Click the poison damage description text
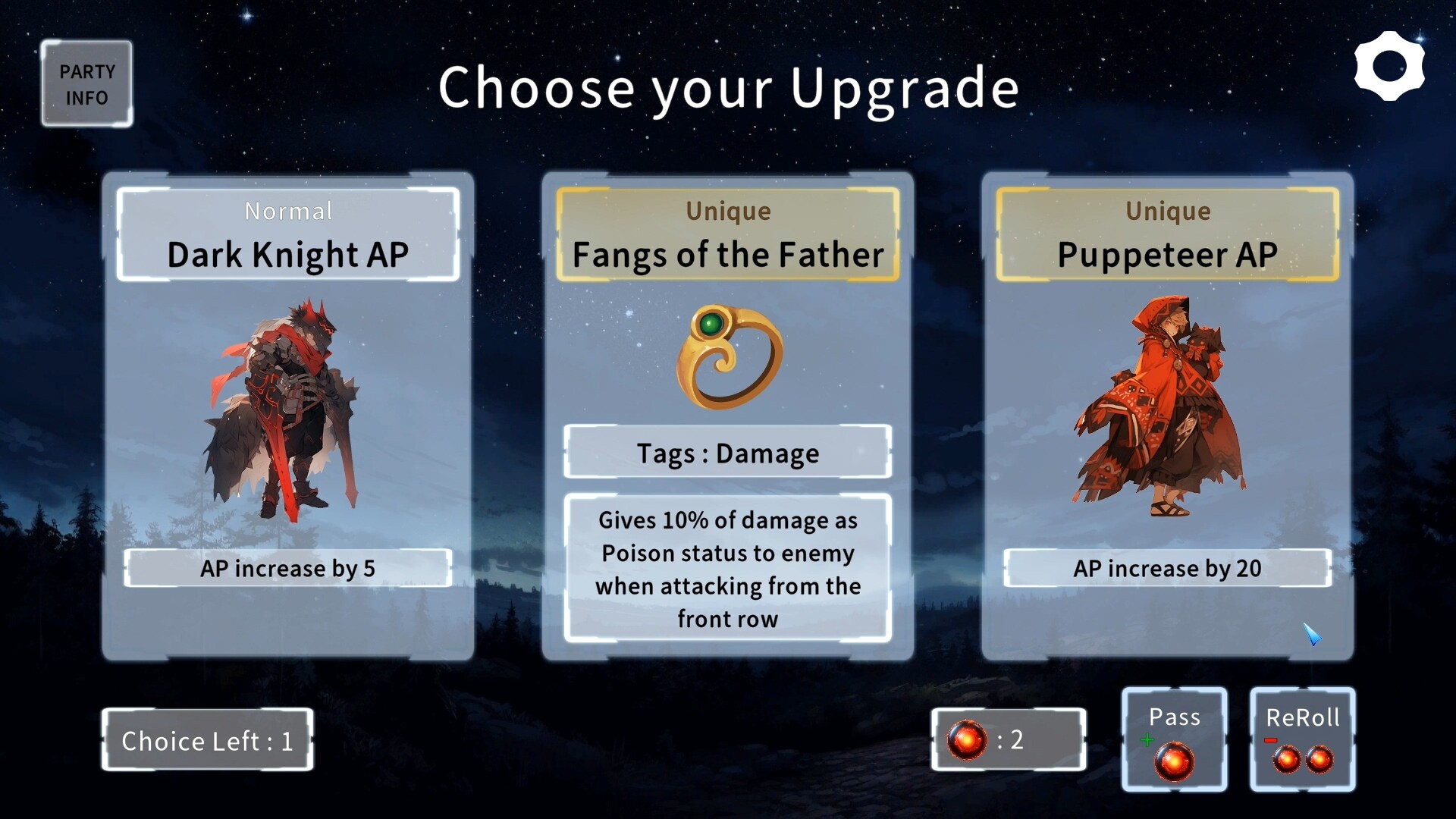1456x819 pixels. (726, 569)
